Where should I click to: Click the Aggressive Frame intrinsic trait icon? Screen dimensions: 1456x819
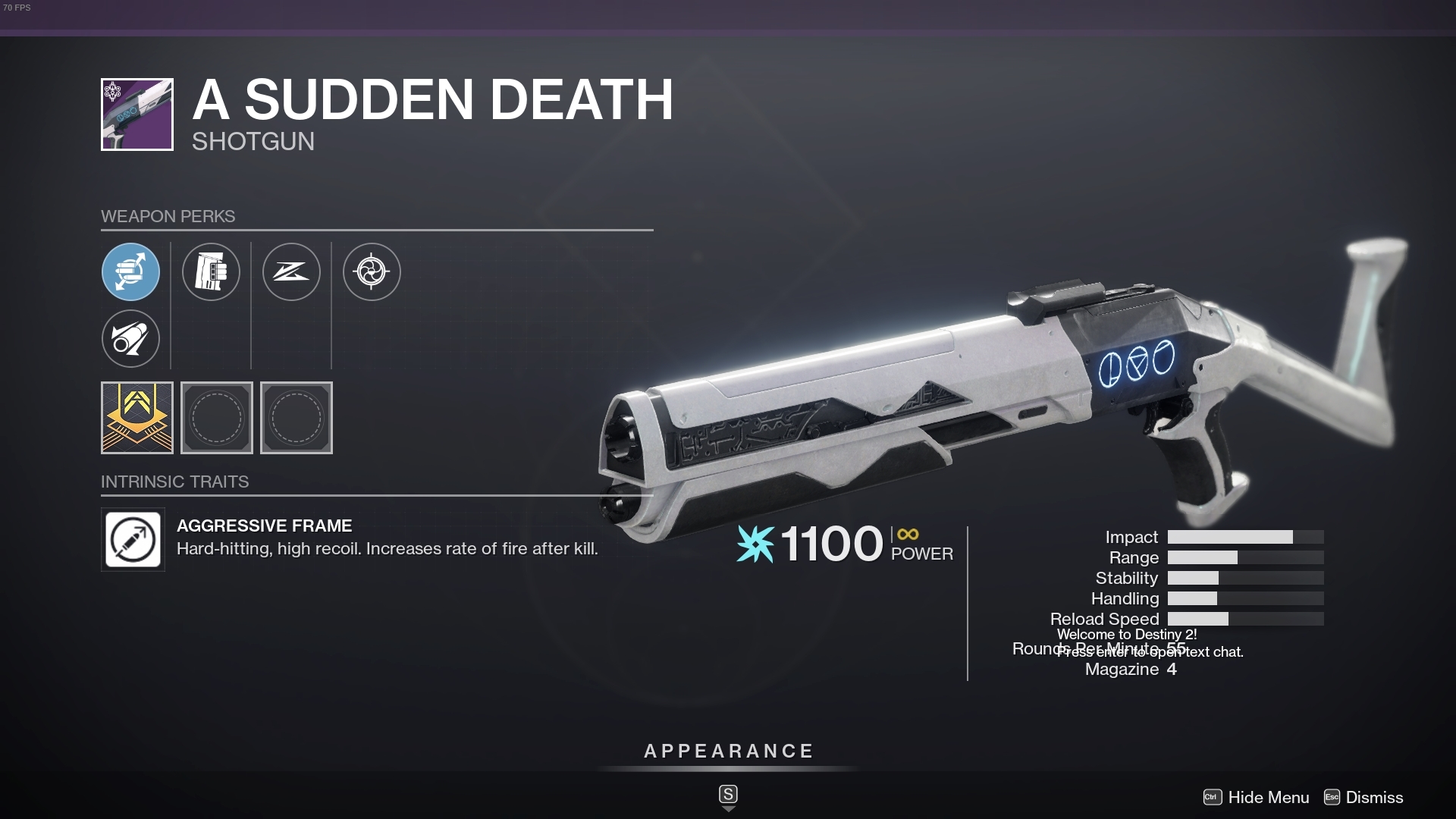pos(133,539)
